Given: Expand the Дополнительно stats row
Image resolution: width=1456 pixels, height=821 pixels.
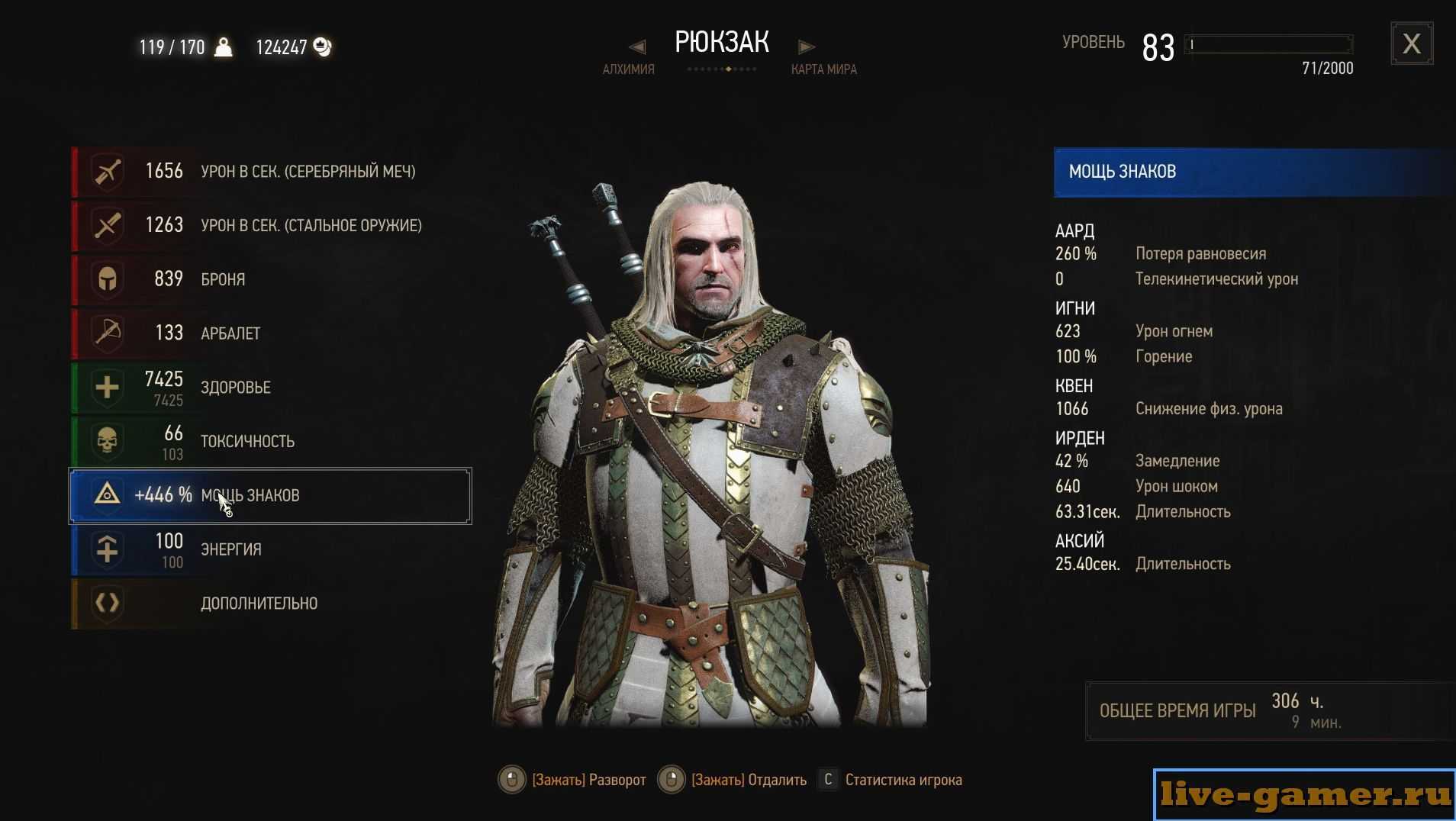Looking at the screenshot, I should tap(271, 604).
